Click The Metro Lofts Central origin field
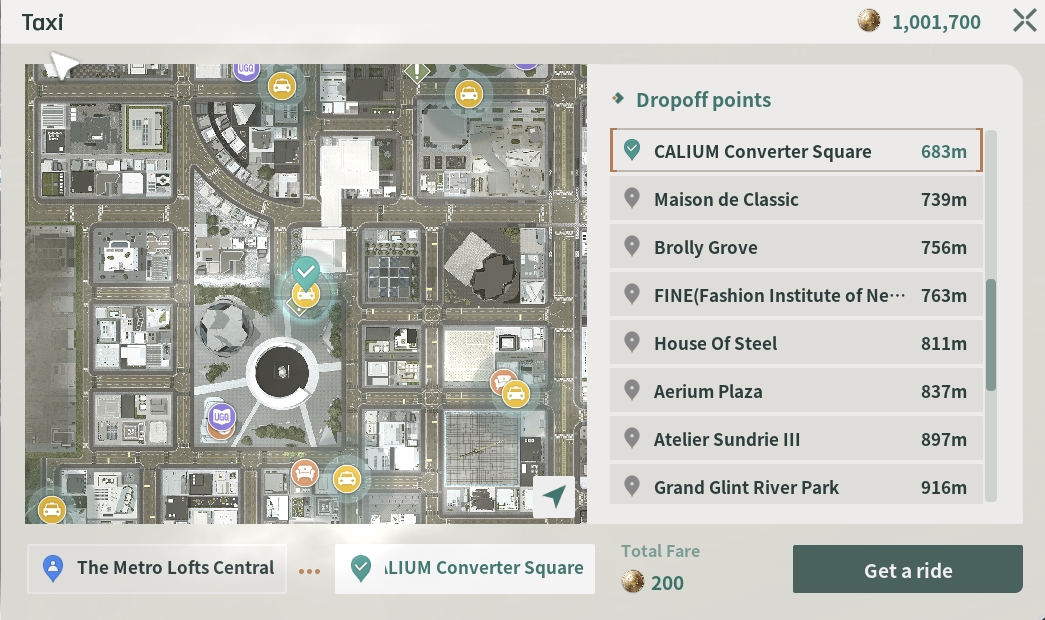 pyautogui.click(x=157, y=569)
